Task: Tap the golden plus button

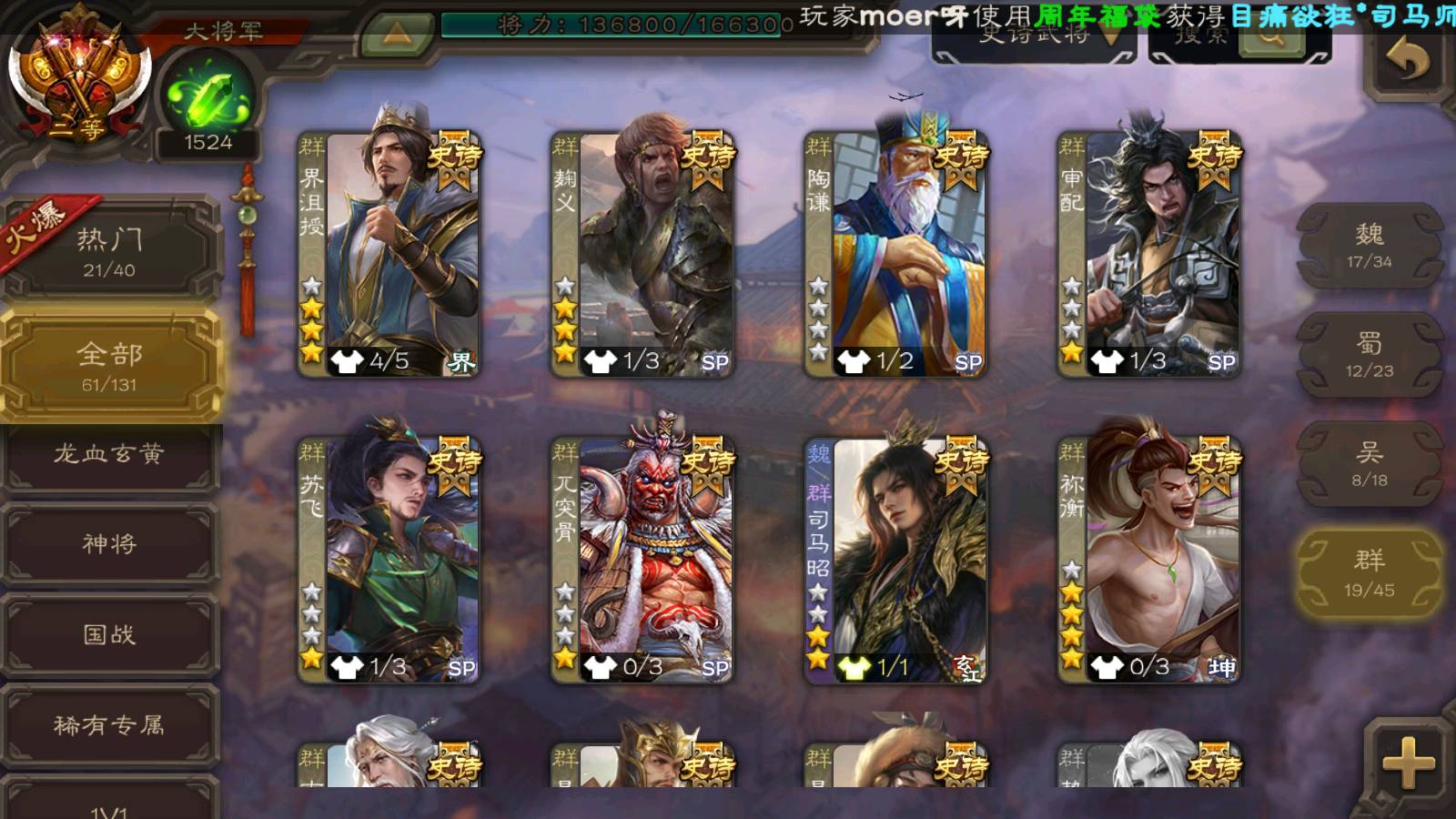Action: 1408,762
